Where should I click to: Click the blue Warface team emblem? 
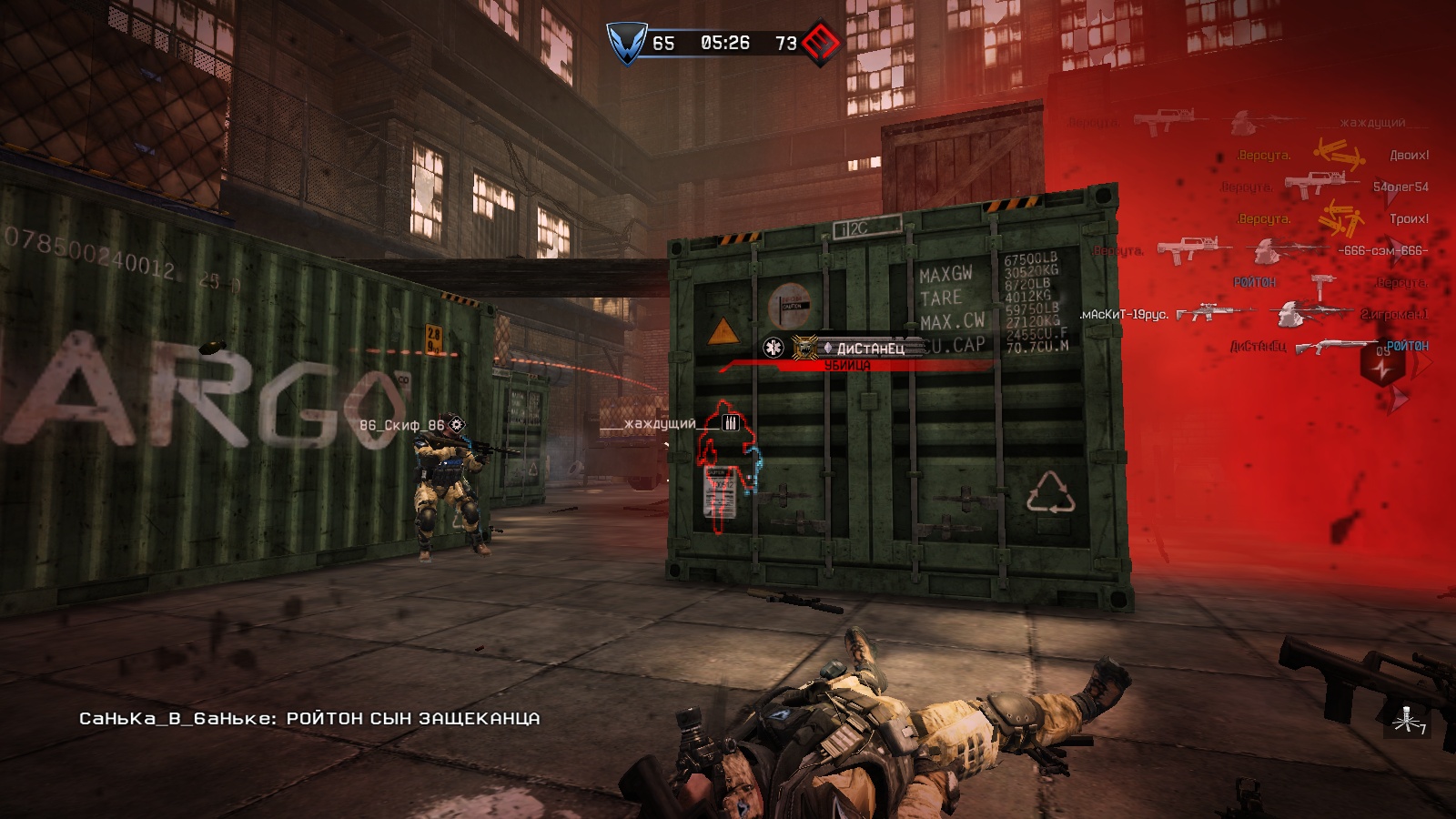[x=627, y=43]
